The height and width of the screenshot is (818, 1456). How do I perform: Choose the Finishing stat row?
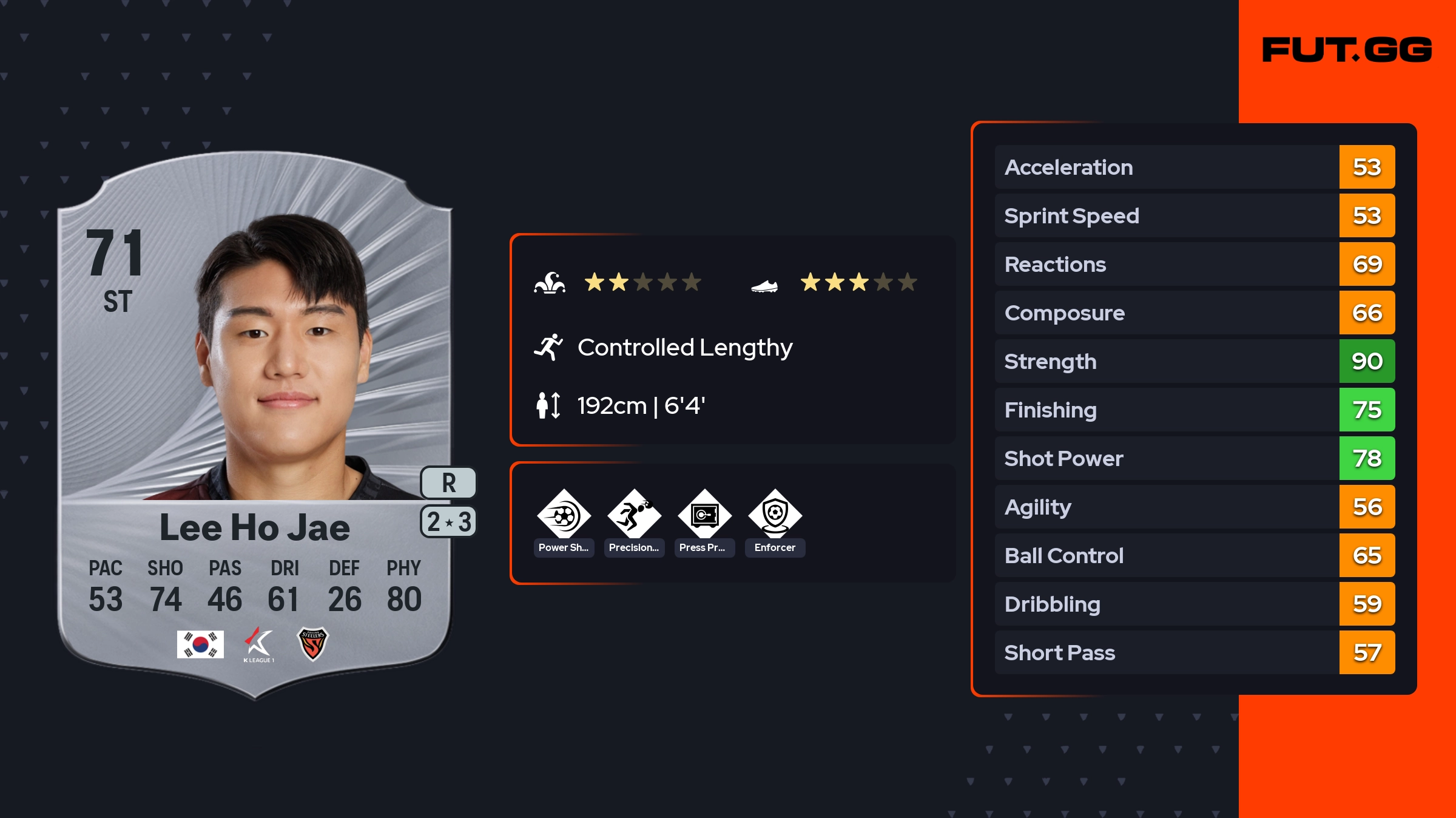(1194, 410)
